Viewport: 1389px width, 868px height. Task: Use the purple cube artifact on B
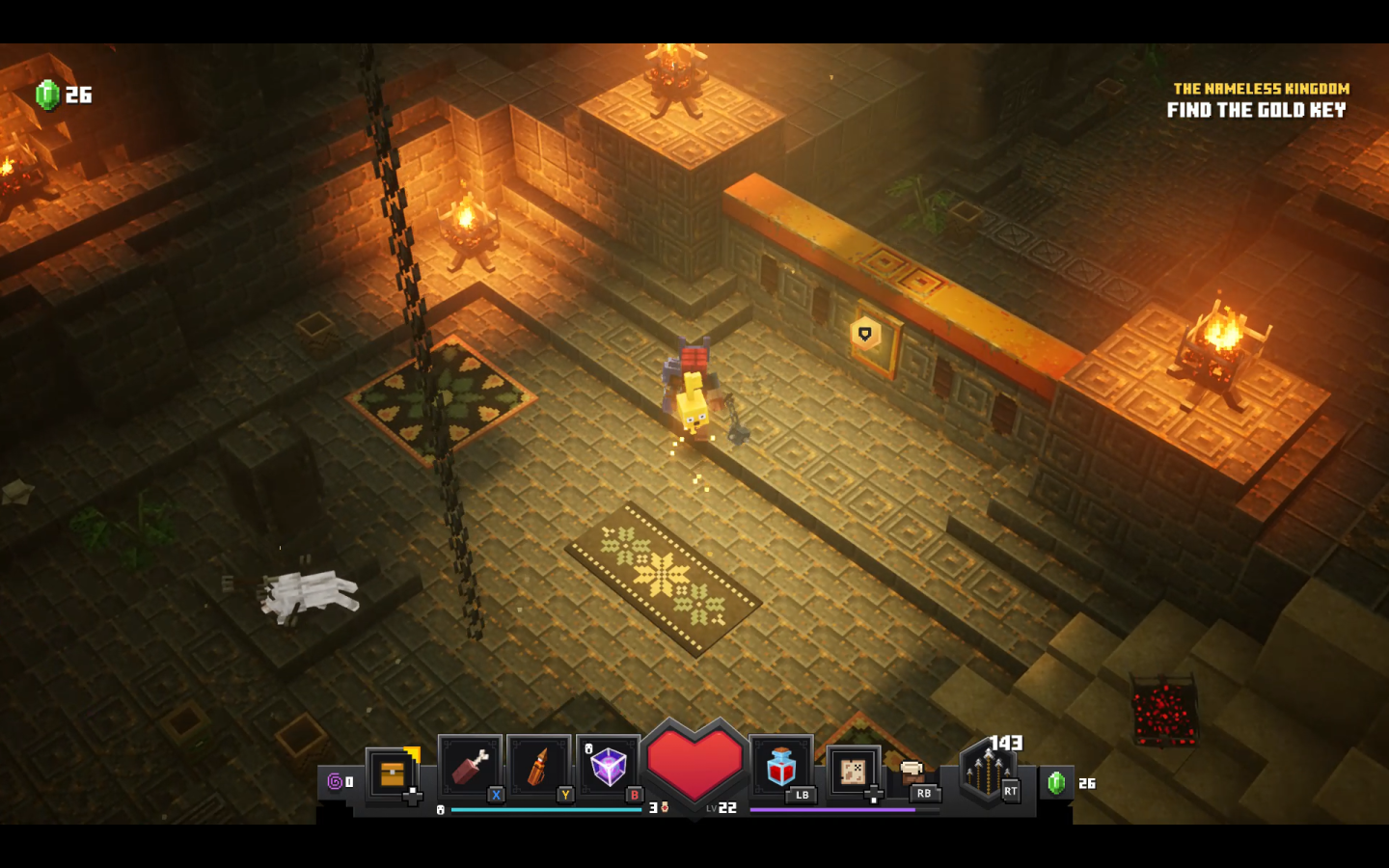click(x=608, y=767)
